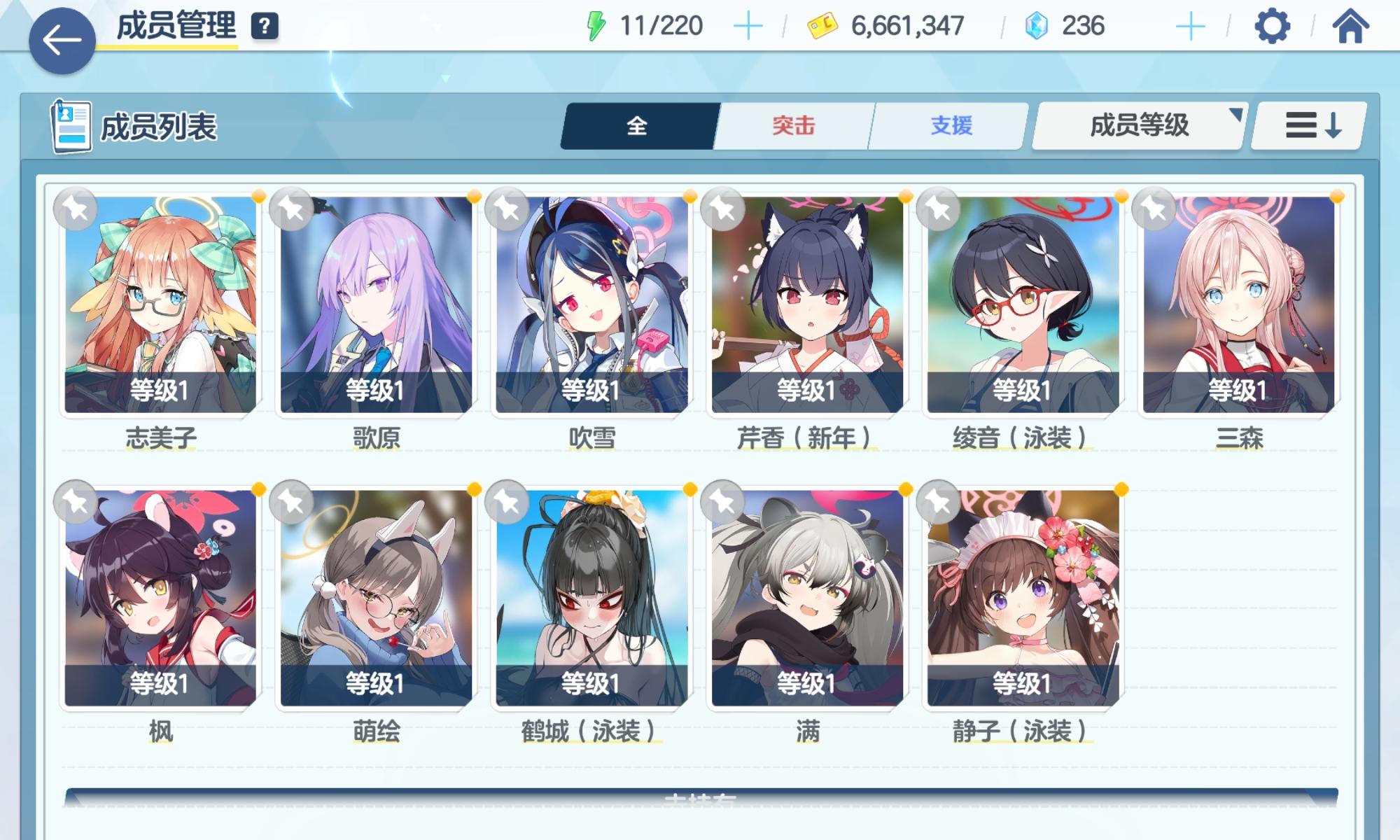Tap the AP energy lightning icon

point(597,24)
